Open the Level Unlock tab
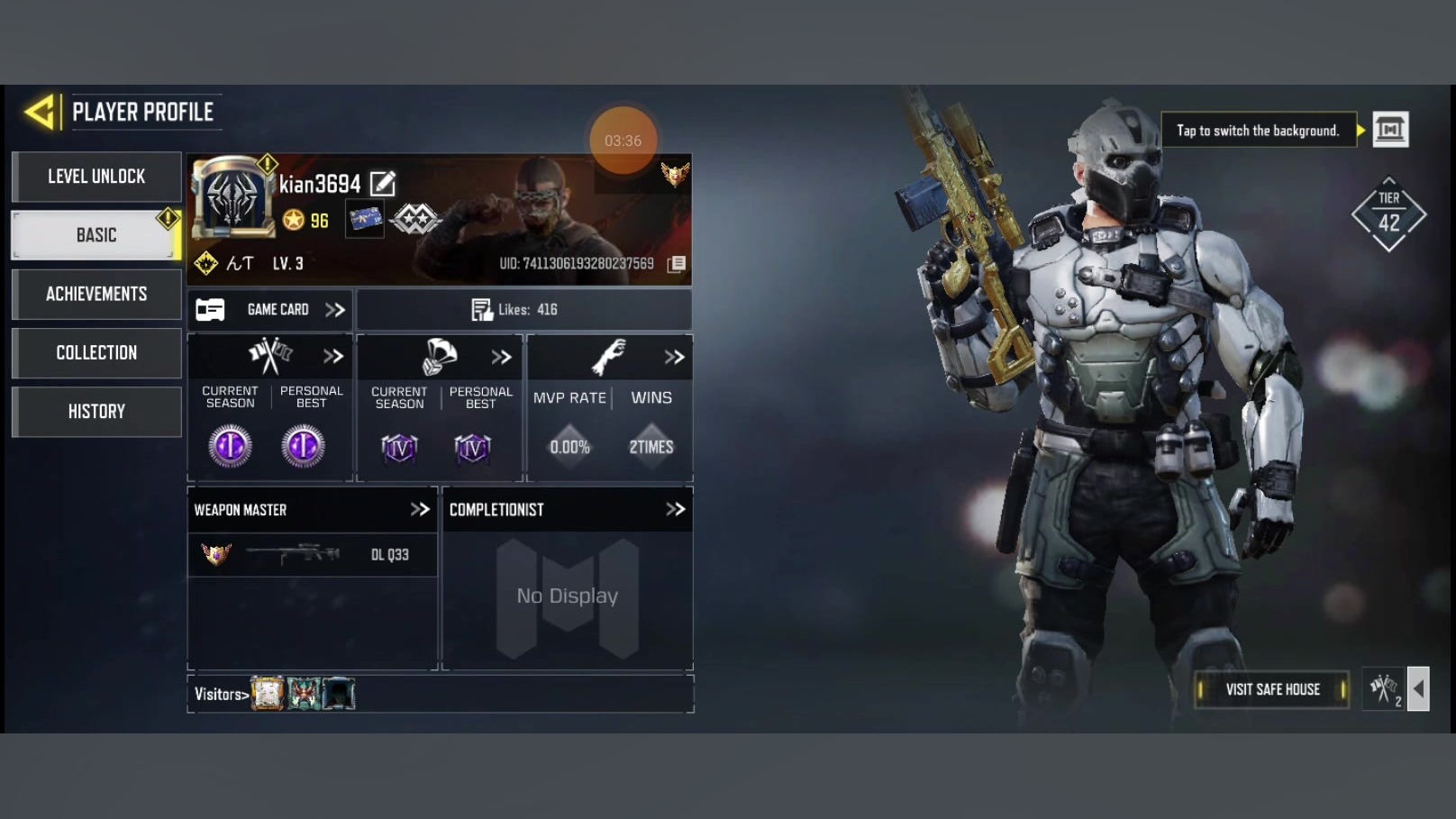 click(96, 177)
